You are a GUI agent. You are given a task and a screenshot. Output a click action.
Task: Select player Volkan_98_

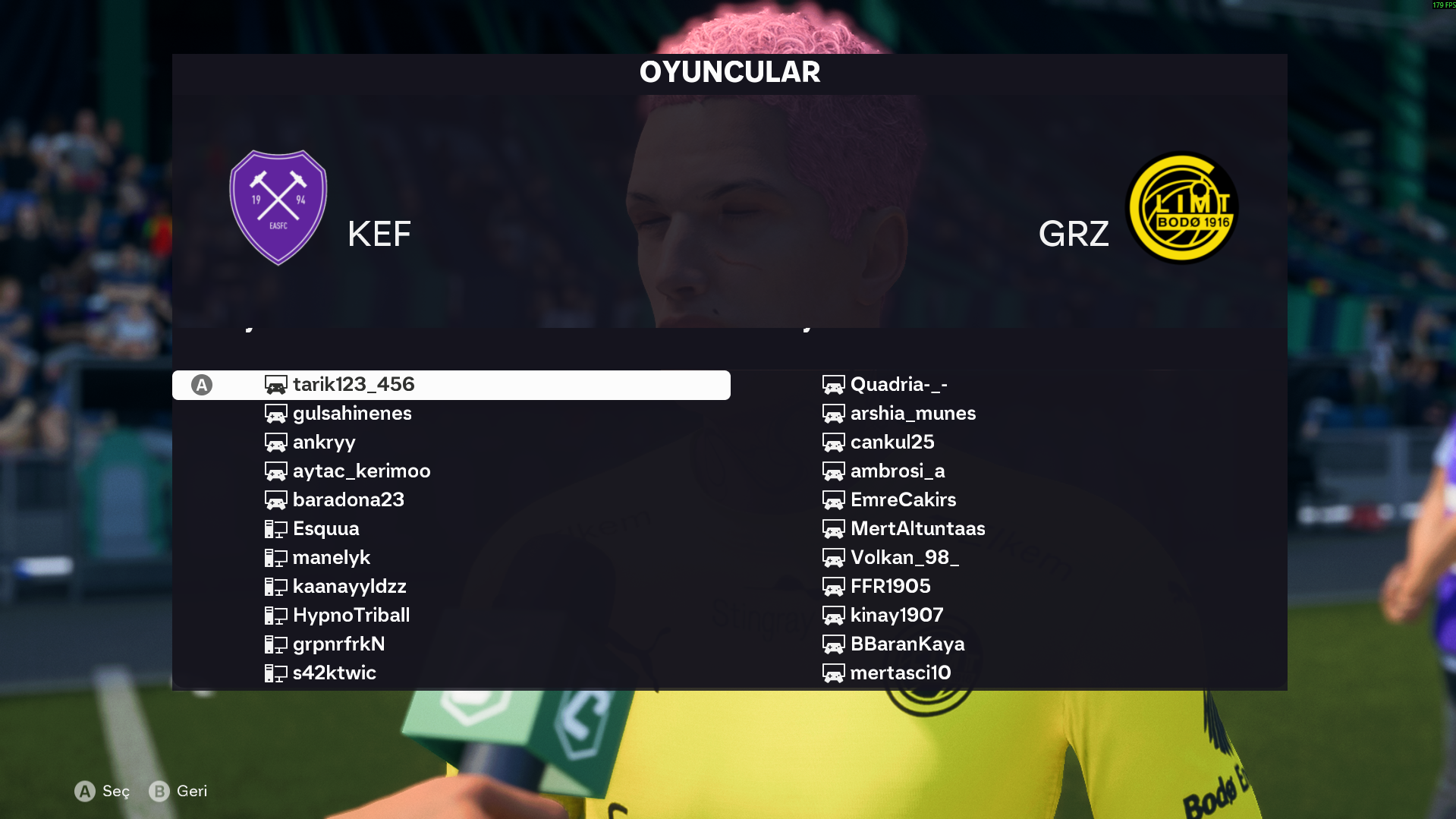[904, 558]
